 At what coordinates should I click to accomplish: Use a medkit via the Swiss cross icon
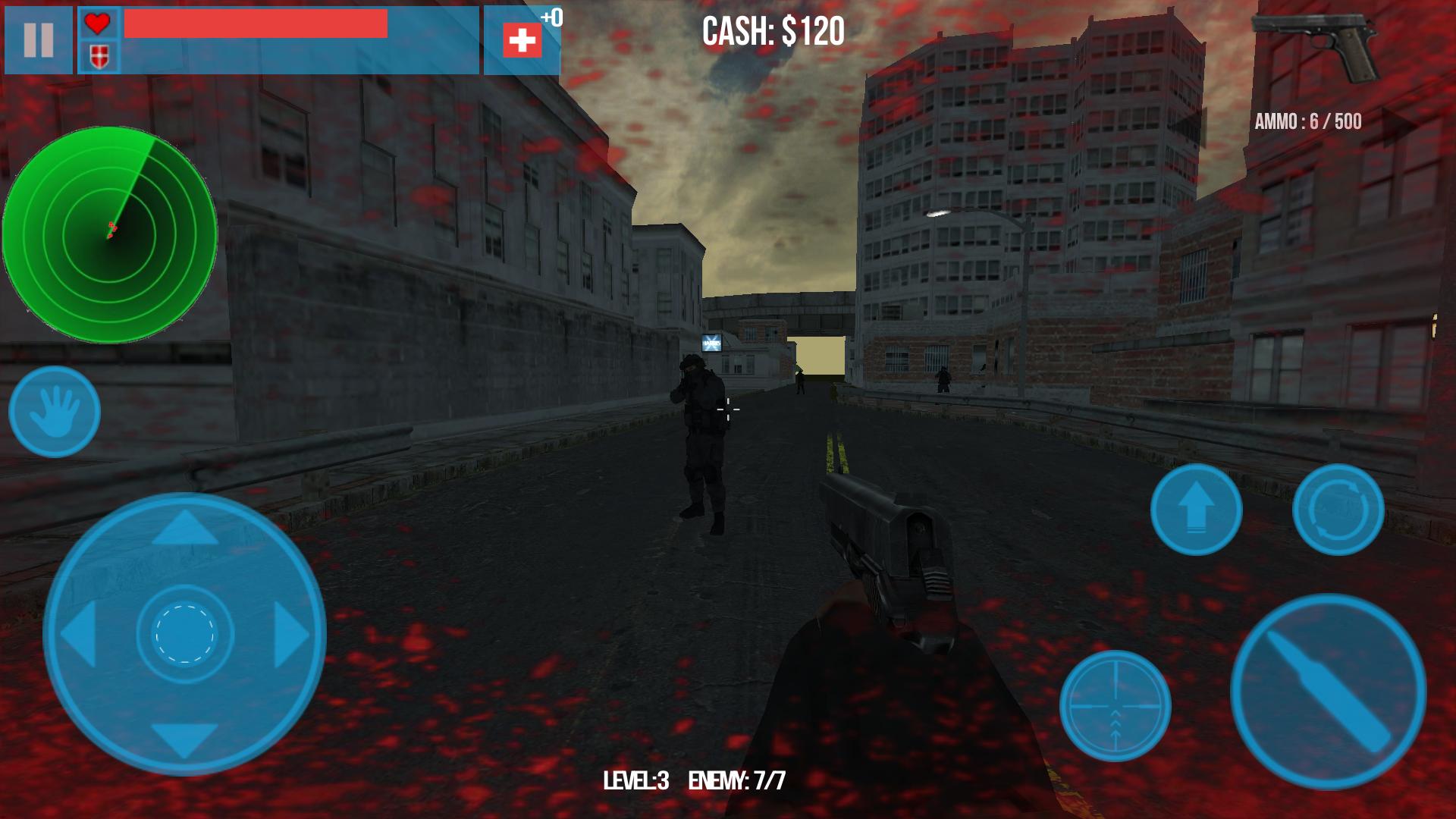tap(521, 40)
